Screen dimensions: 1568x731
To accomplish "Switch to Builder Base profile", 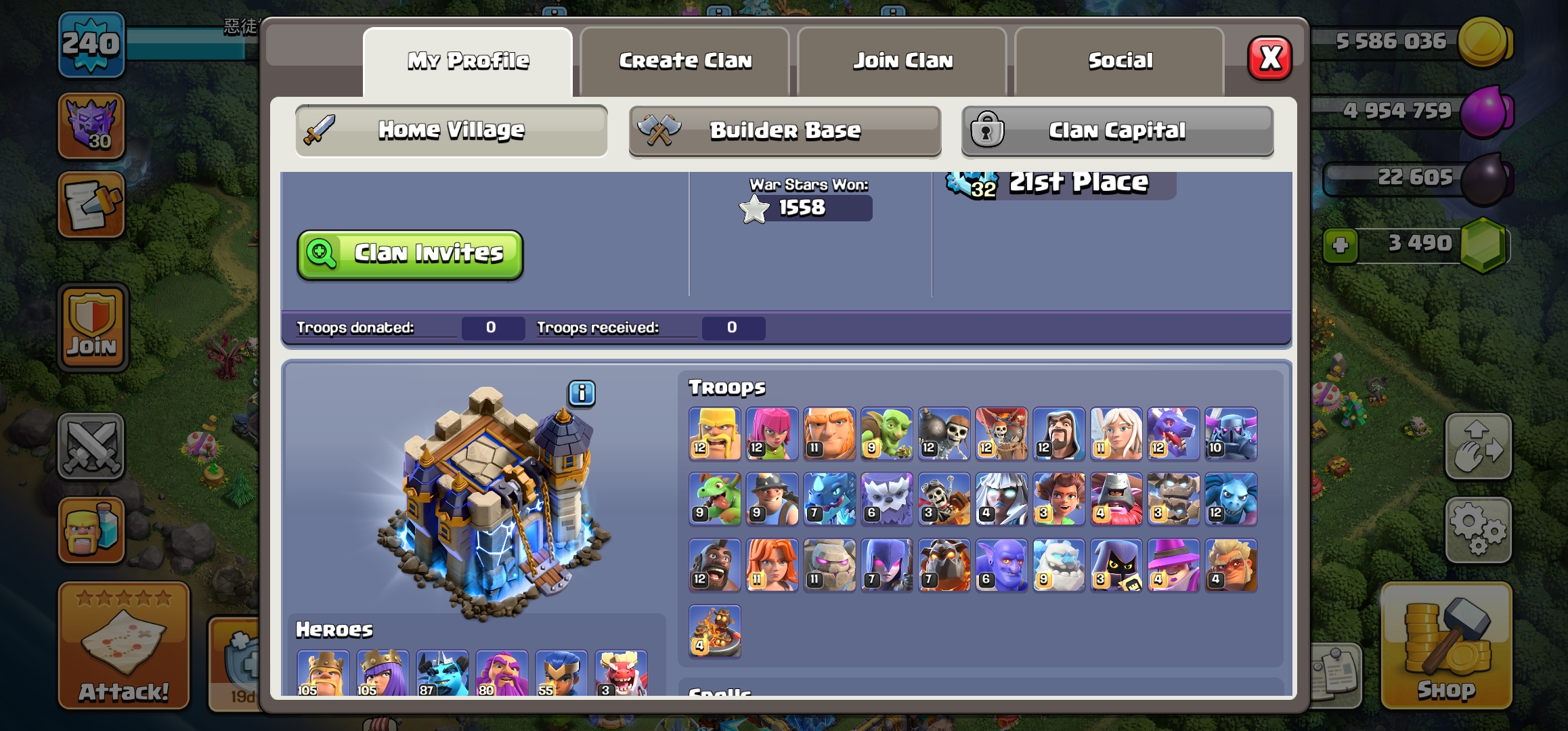I will (785, 130).
